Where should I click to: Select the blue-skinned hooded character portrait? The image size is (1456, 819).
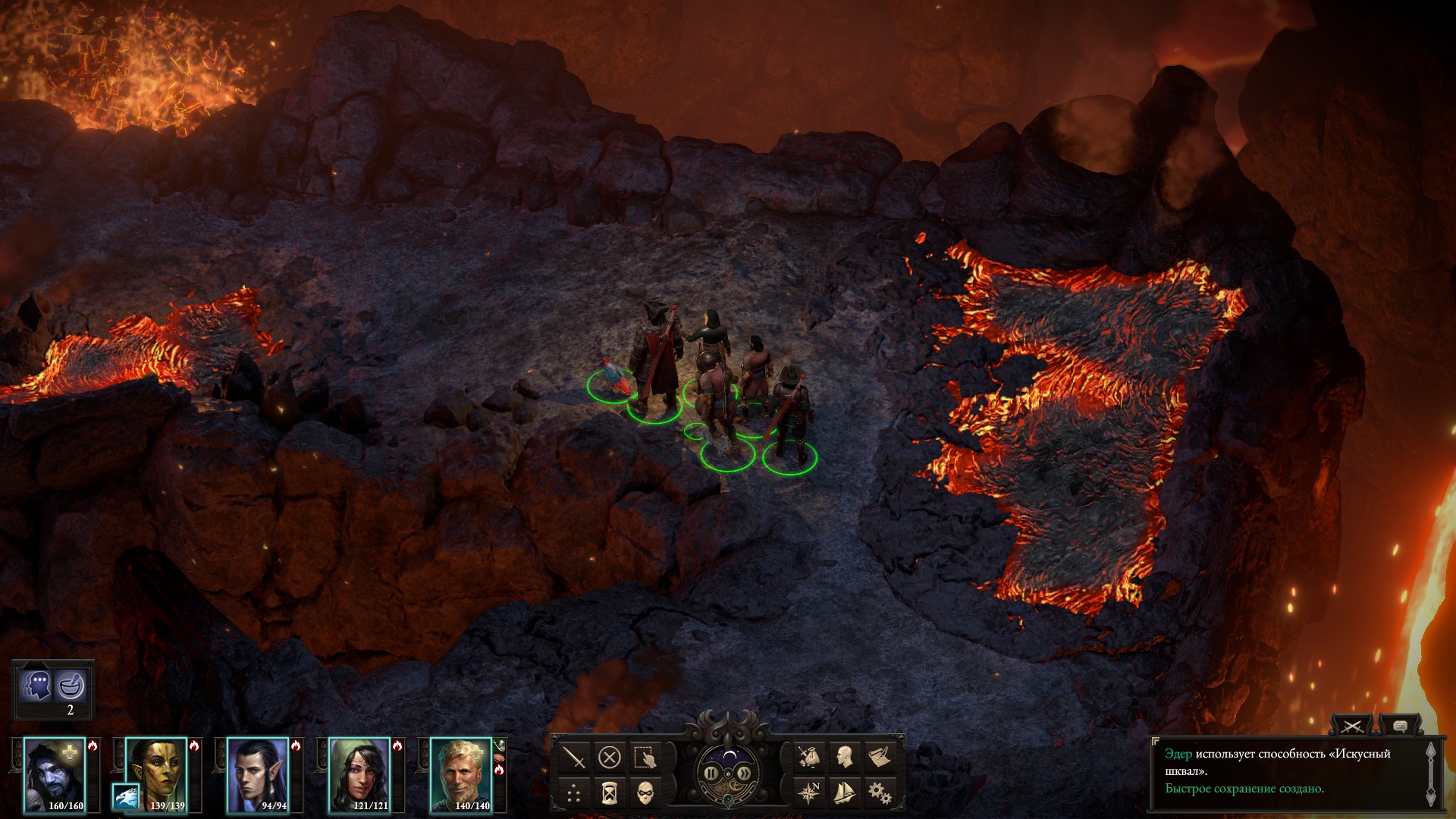click(x=55, y=774)
